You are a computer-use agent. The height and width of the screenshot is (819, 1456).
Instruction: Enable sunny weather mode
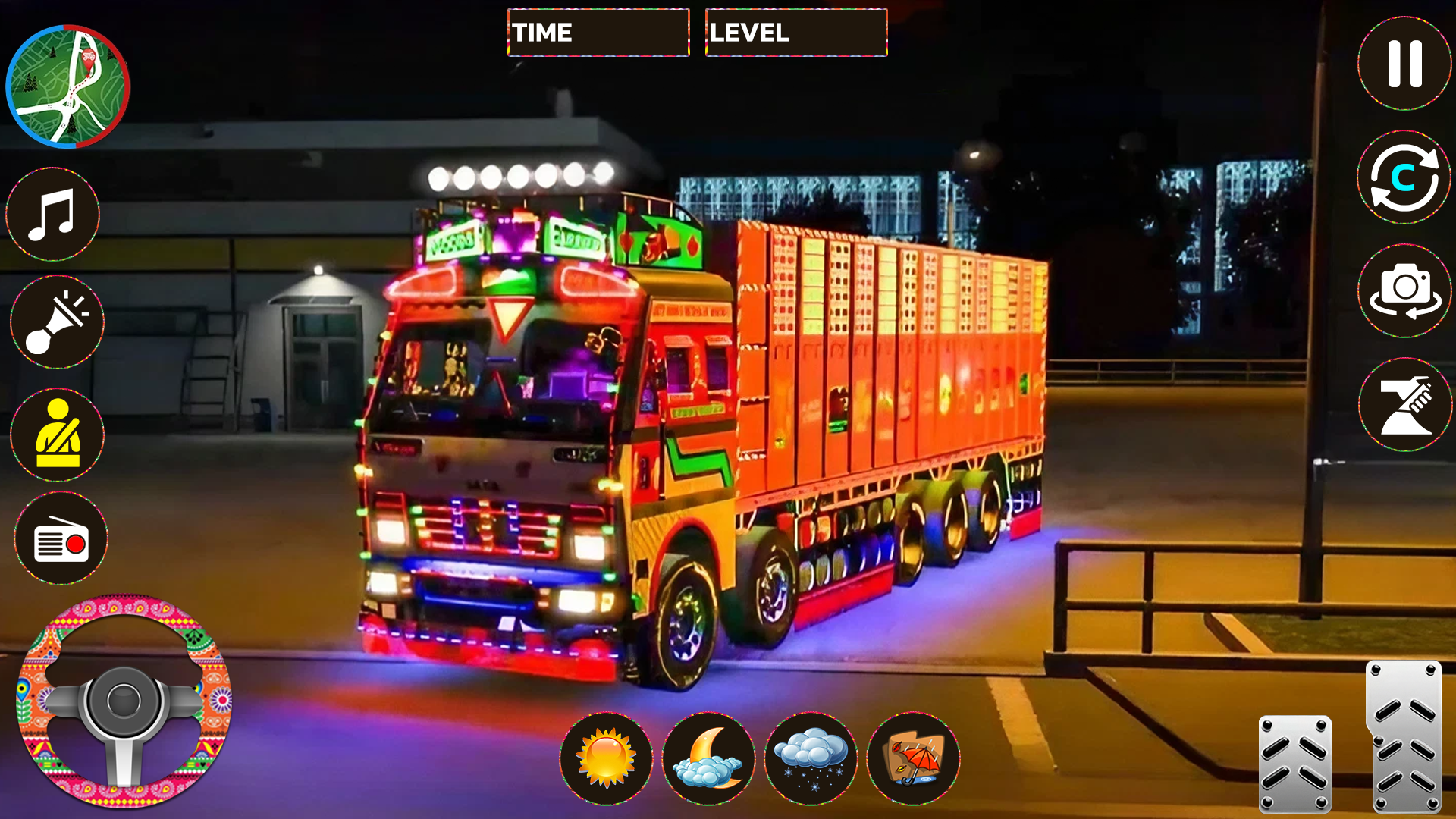pyautogui.click(x=607, y=759)
